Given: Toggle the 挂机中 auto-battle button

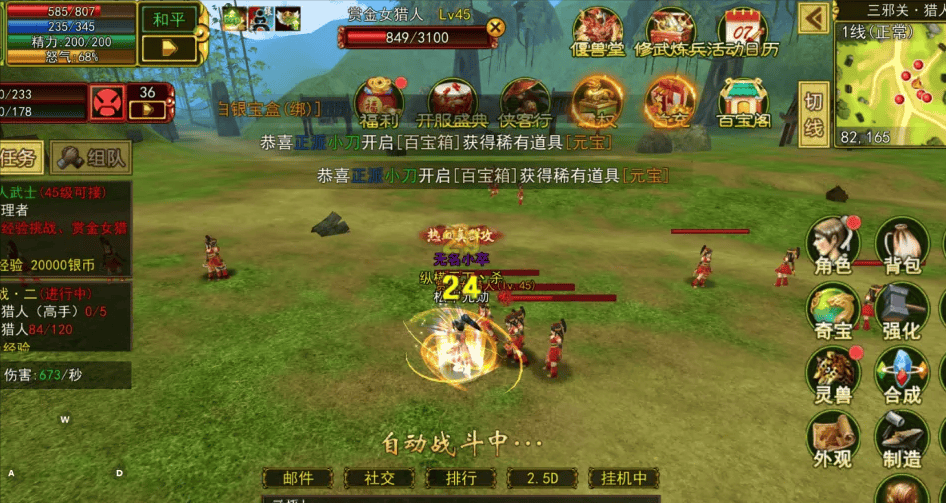Looking at the screenshot, I should [x=625, y=479].
